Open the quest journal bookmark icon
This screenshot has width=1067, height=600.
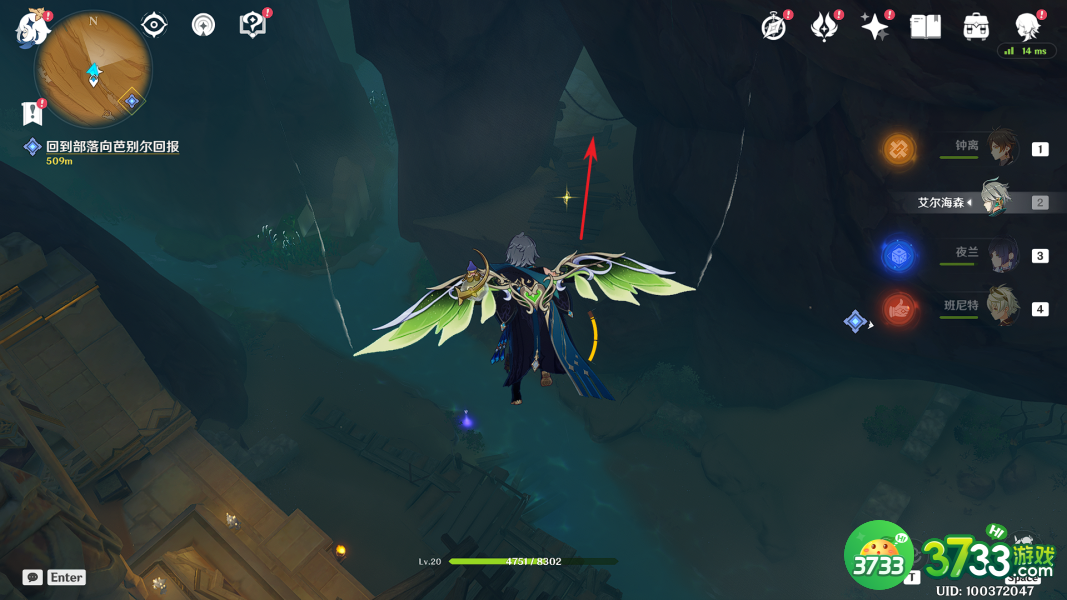point(33,113)
